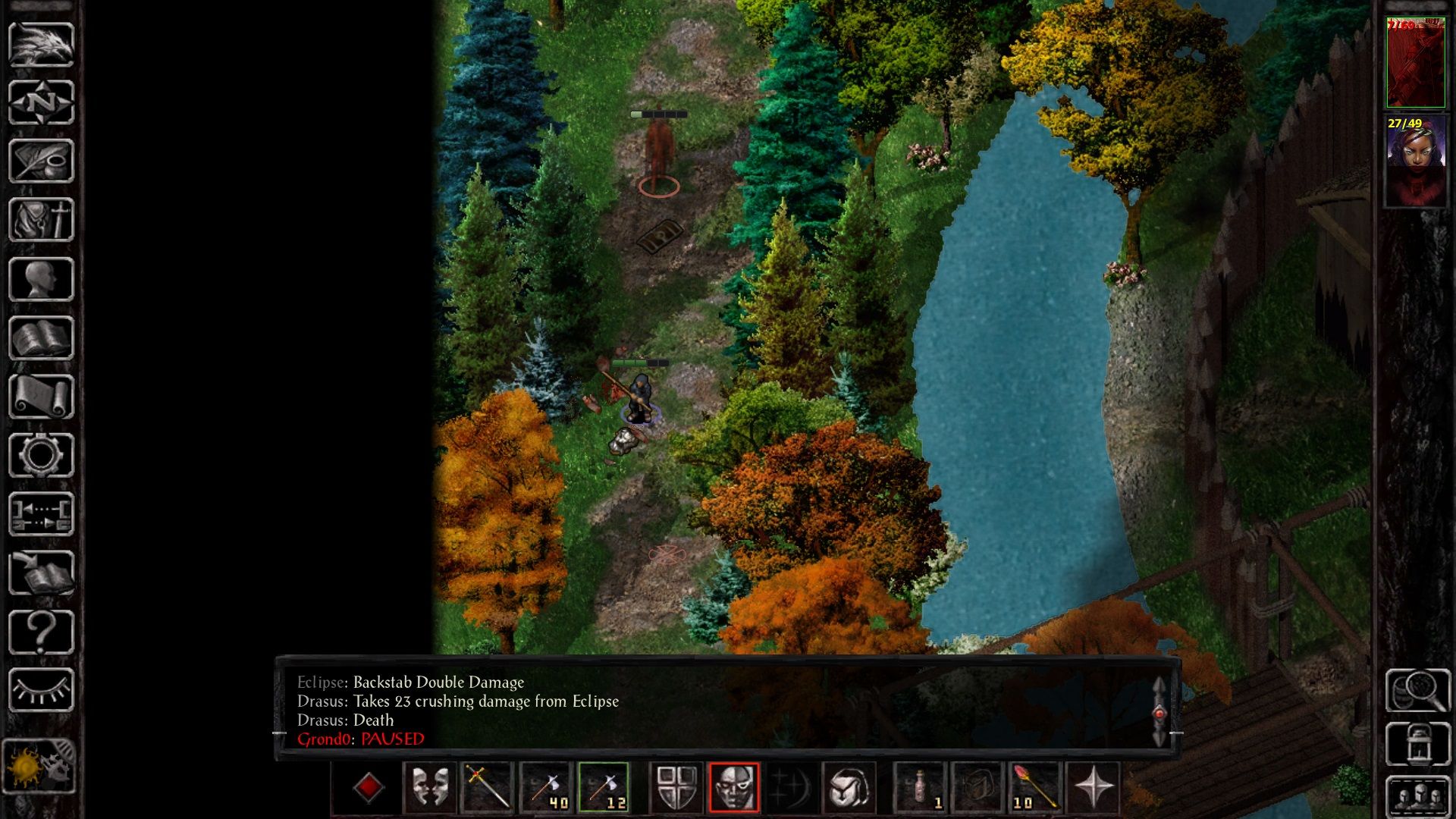Hide the interface with the closed-eye button
Screen dimensions: 1456x819
coord(41,690)
